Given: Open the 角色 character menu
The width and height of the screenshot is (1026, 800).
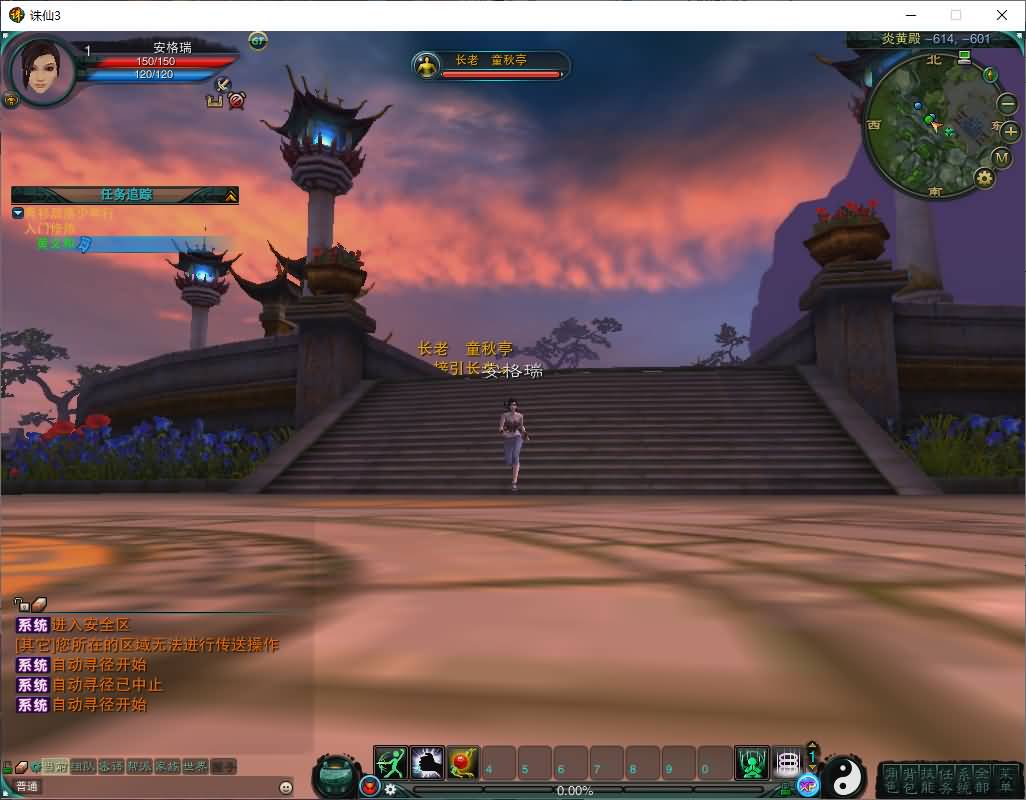Looking at the screenshot, I should (890, 780).
